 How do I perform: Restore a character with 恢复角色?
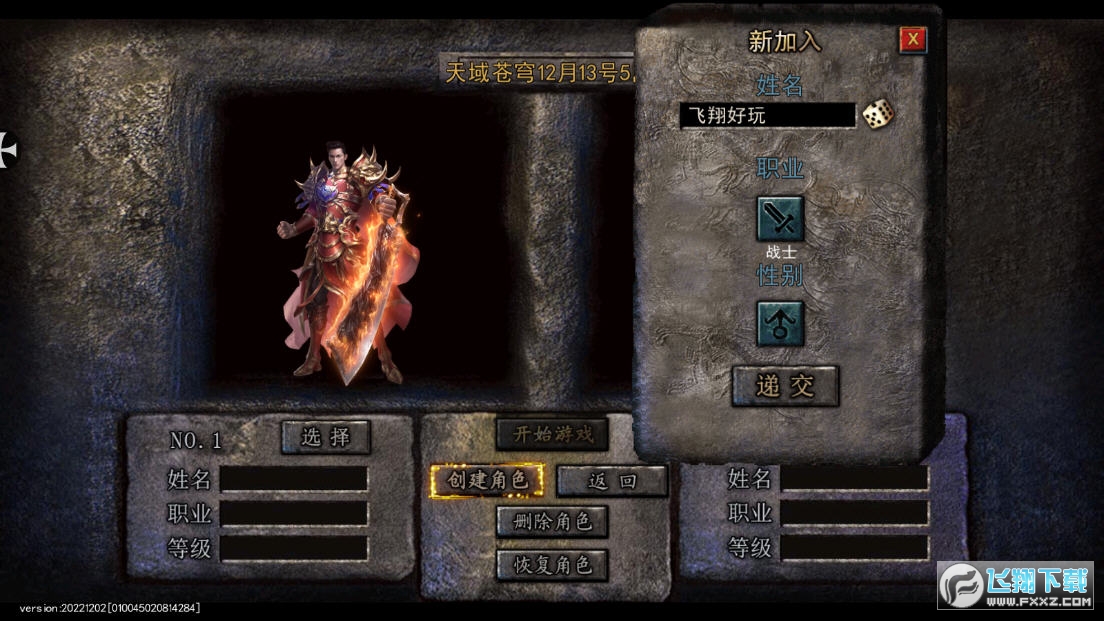point(552,564)
